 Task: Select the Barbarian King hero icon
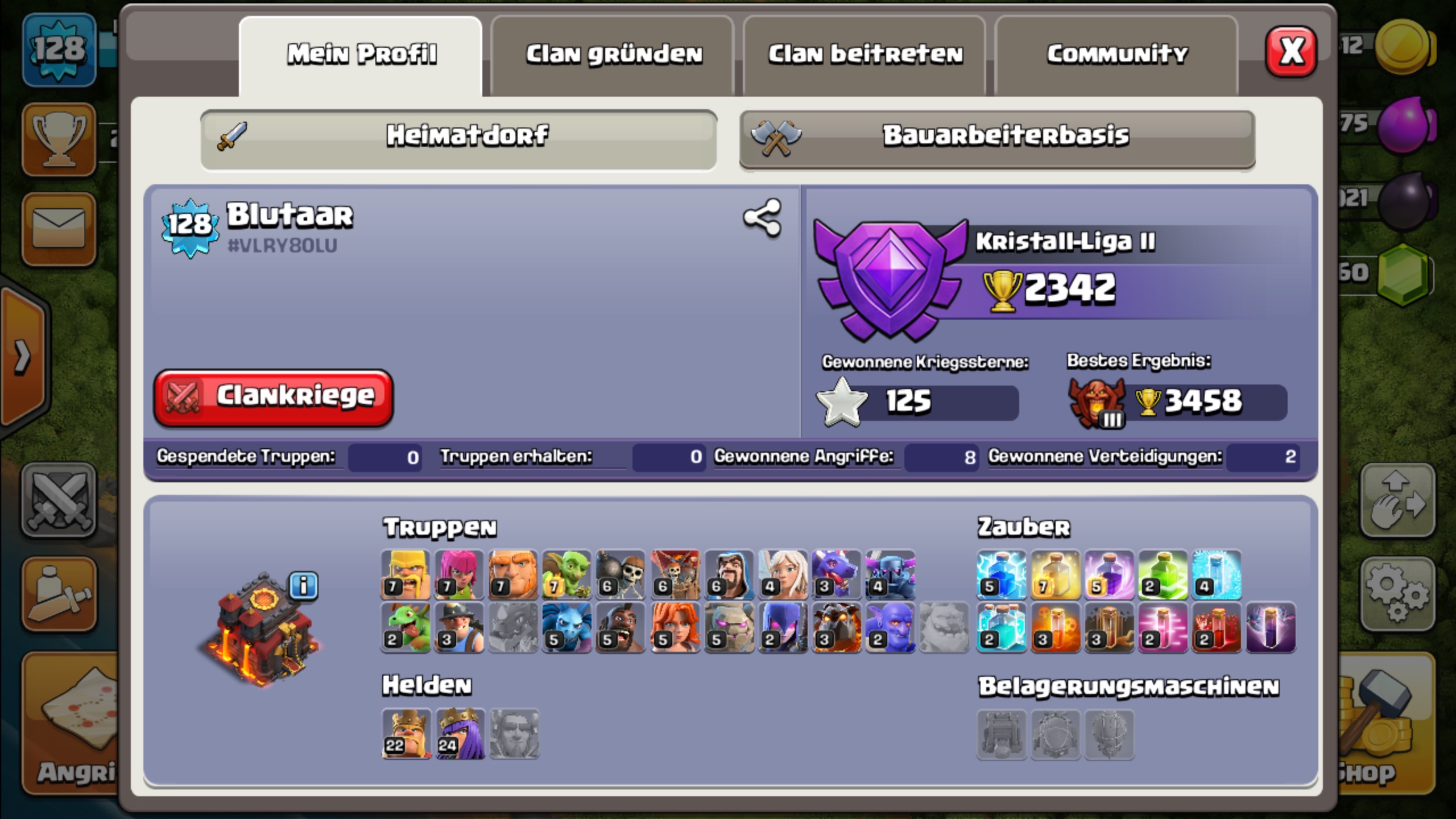(x=406, y=734)
